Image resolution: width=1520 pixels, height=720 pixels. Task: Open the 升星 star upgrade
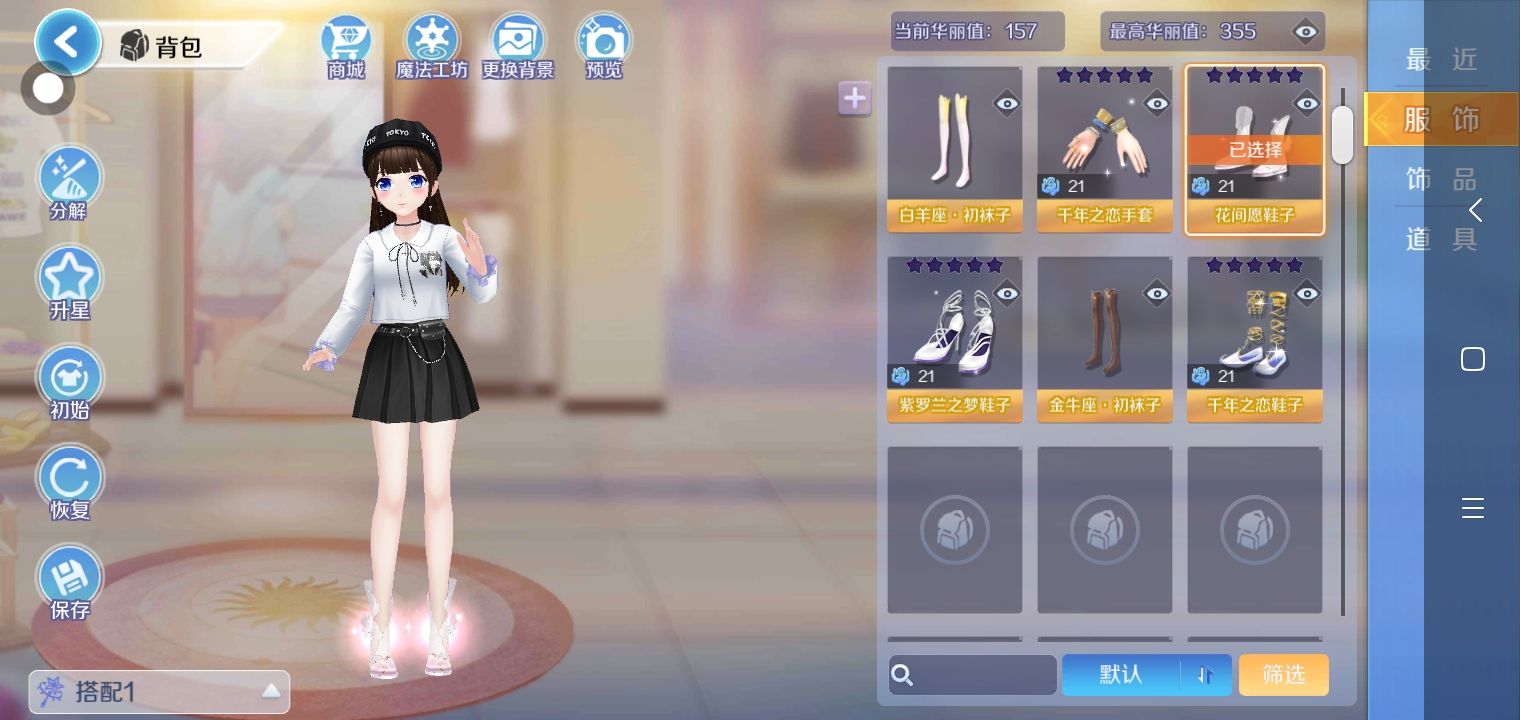click(70, 283)
